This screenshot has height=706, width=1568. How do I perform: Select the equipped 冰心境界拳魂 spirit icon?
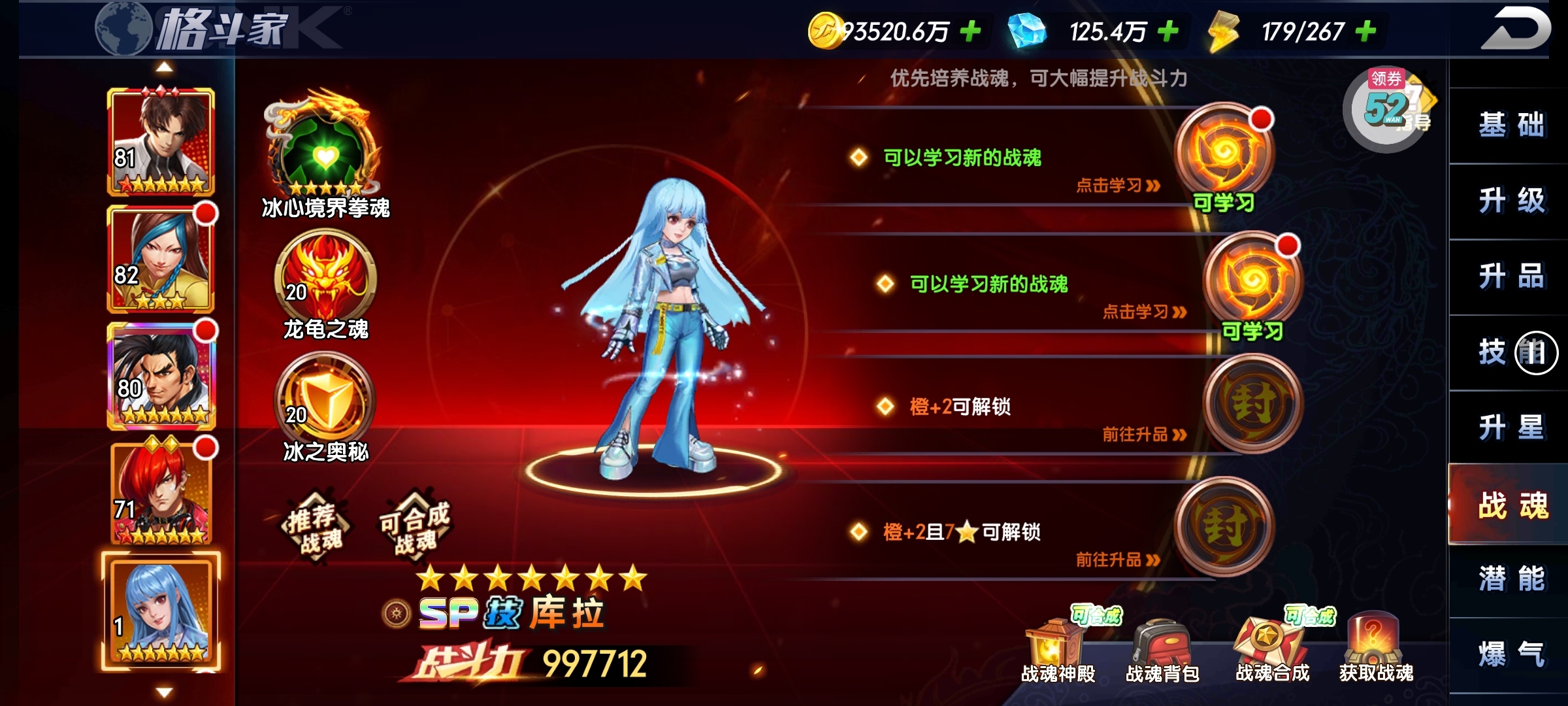tap(324, 150)
